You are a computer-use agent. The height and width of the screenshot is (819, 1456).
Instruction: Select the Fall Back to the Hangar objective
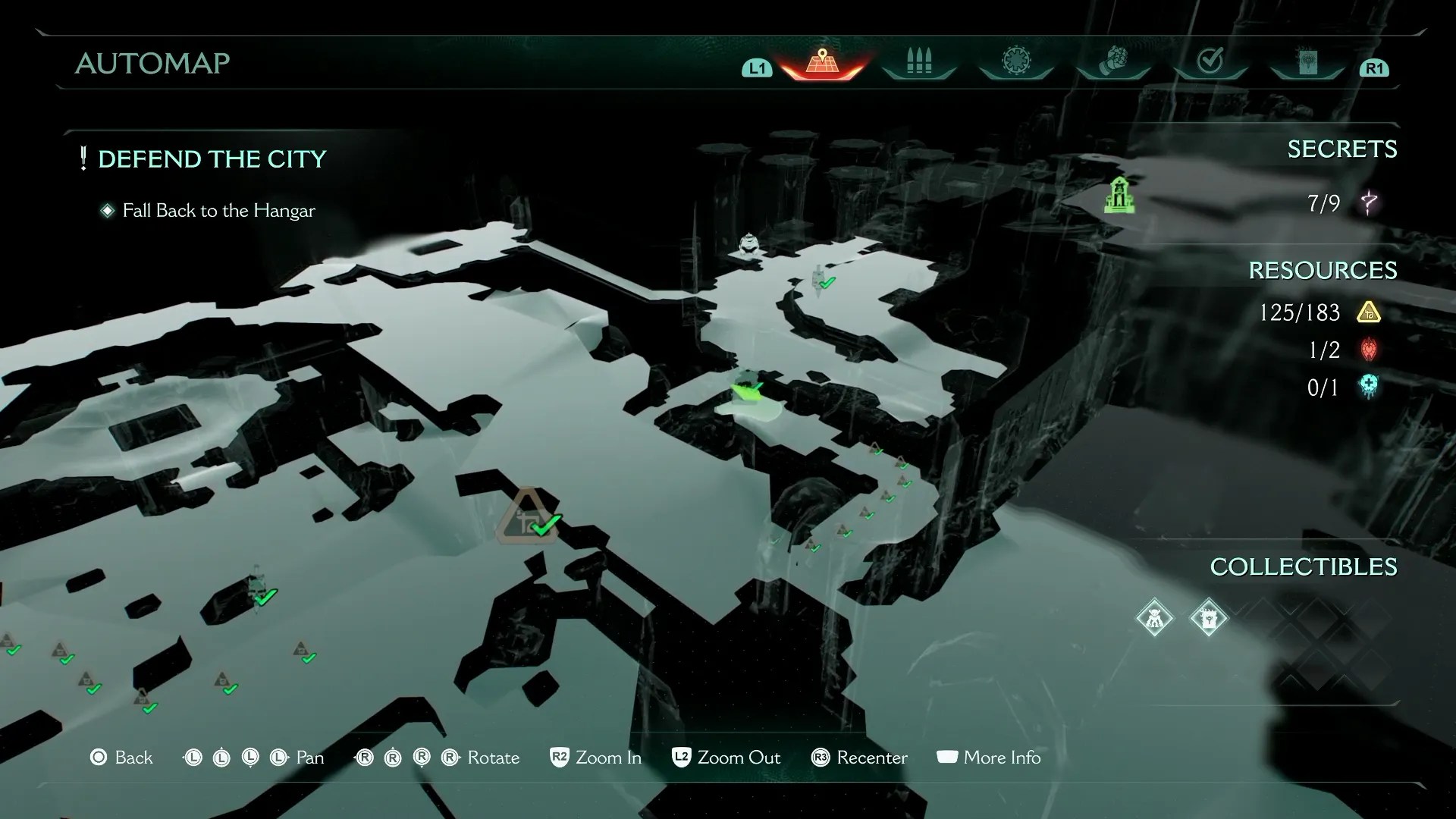[x=218, y=211]
